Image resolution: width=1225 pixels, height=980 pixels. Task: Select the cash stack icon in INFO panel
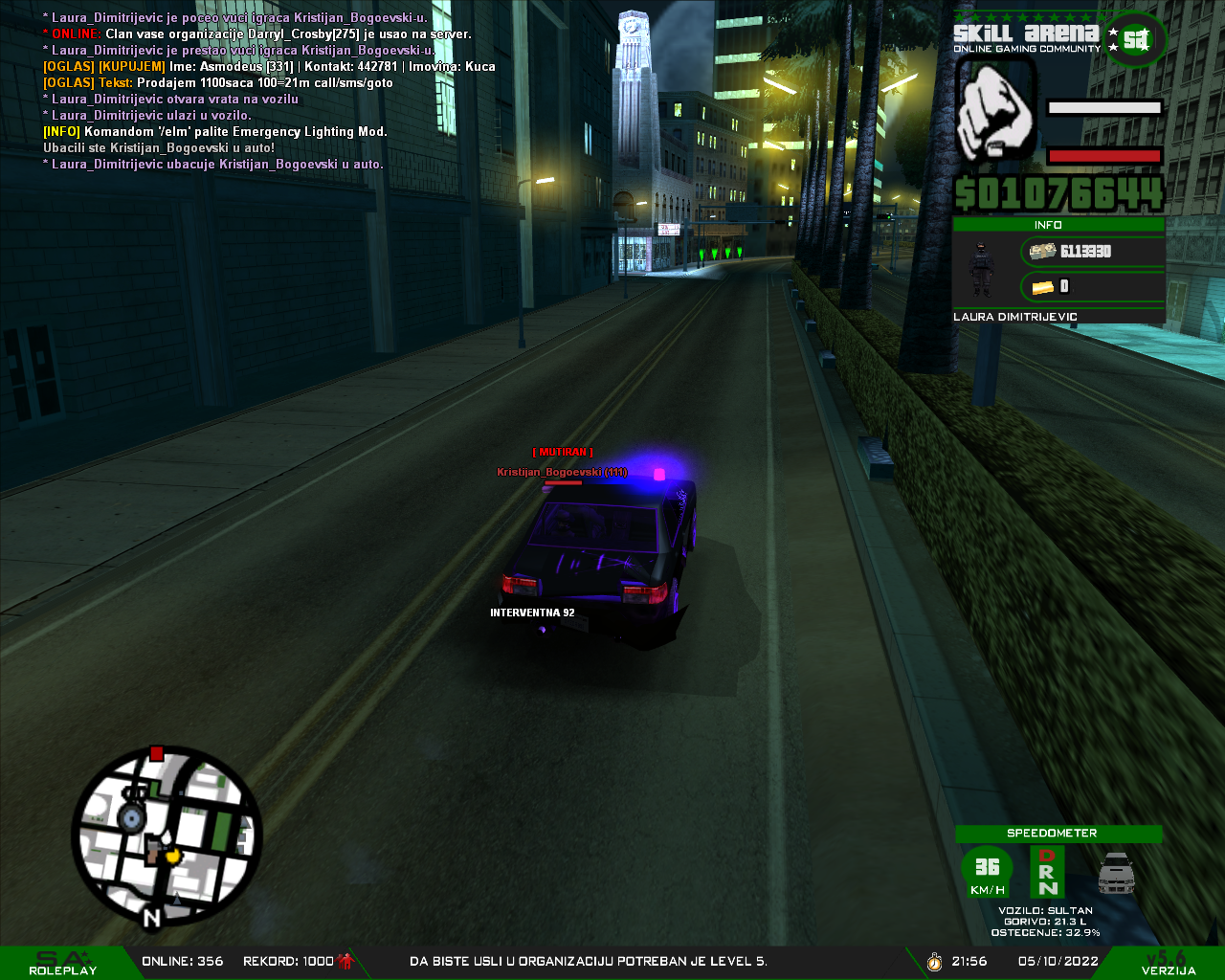[1042, 251]
